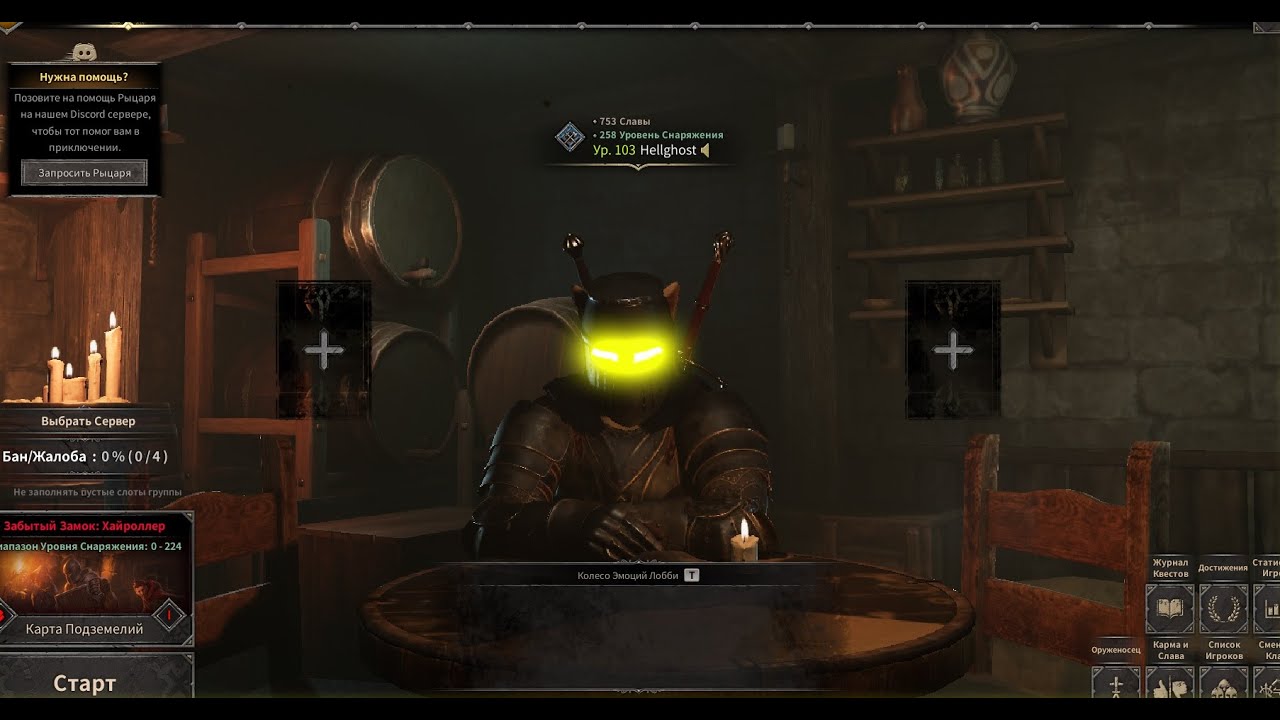This screenshot has width=1280, height=720.
Task: Open the diamond rank emblem by Hellghost
Action: point(570,137)
